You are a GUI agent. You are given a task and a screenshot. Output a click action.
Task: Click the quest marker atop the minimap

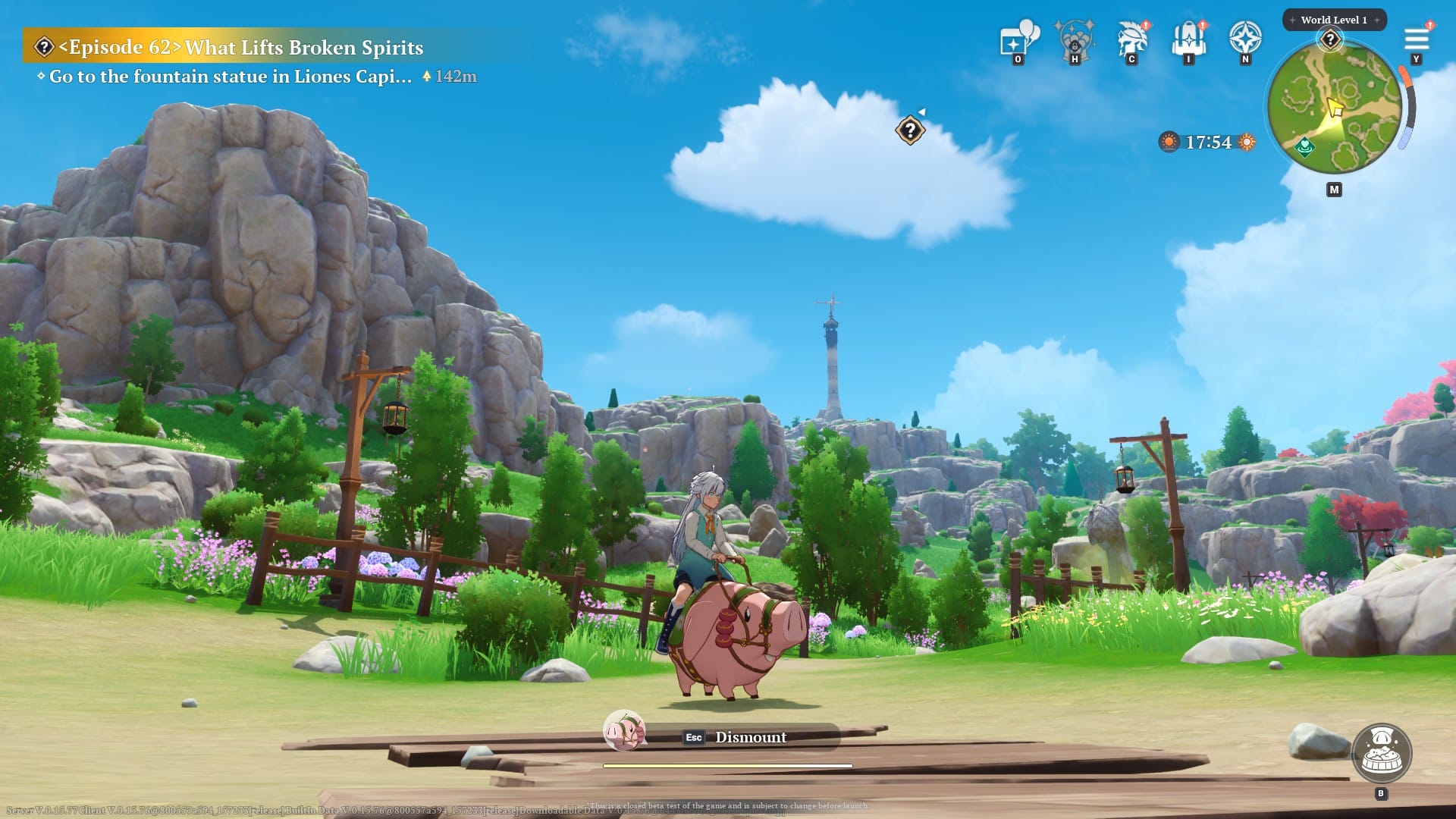[x=1330, y=39]
